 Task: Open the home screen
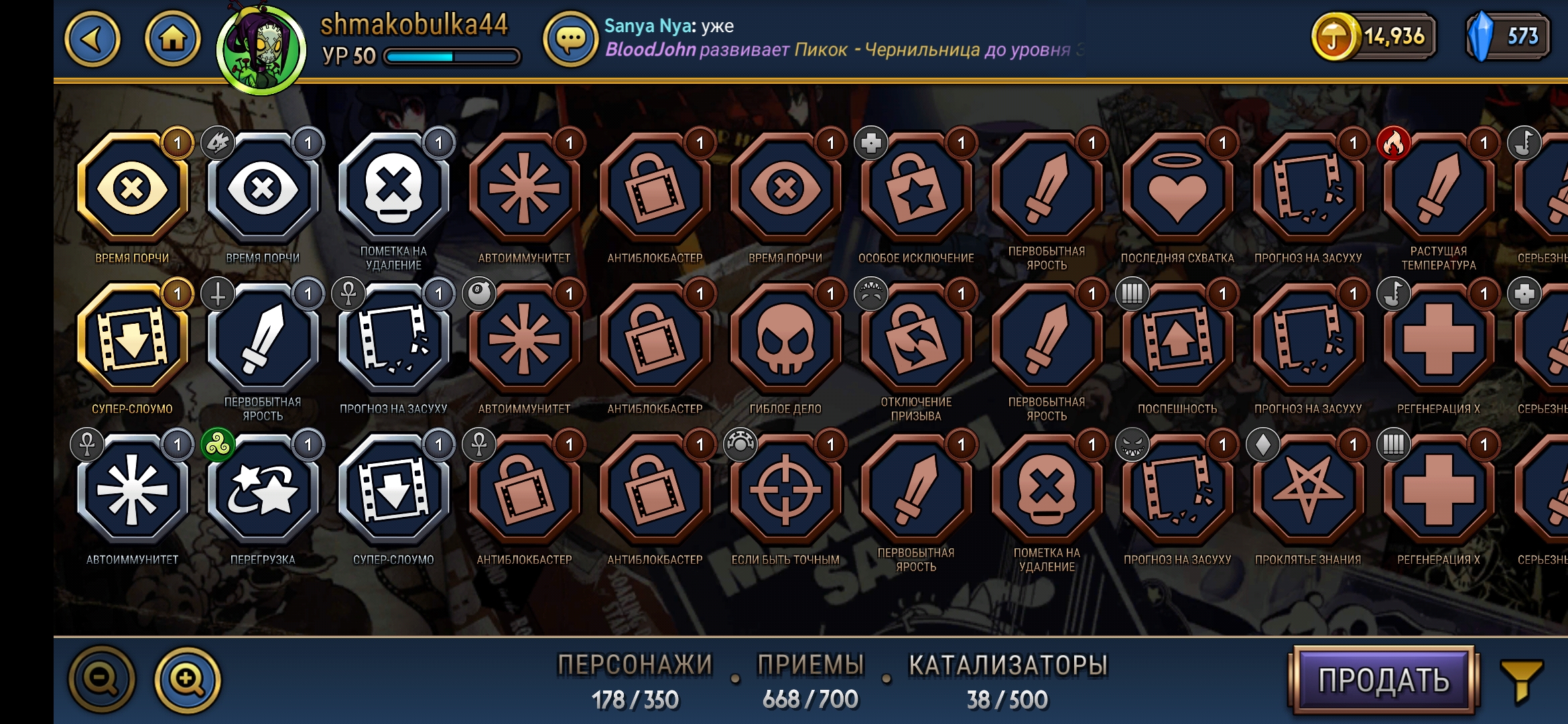tap(172, 39)
